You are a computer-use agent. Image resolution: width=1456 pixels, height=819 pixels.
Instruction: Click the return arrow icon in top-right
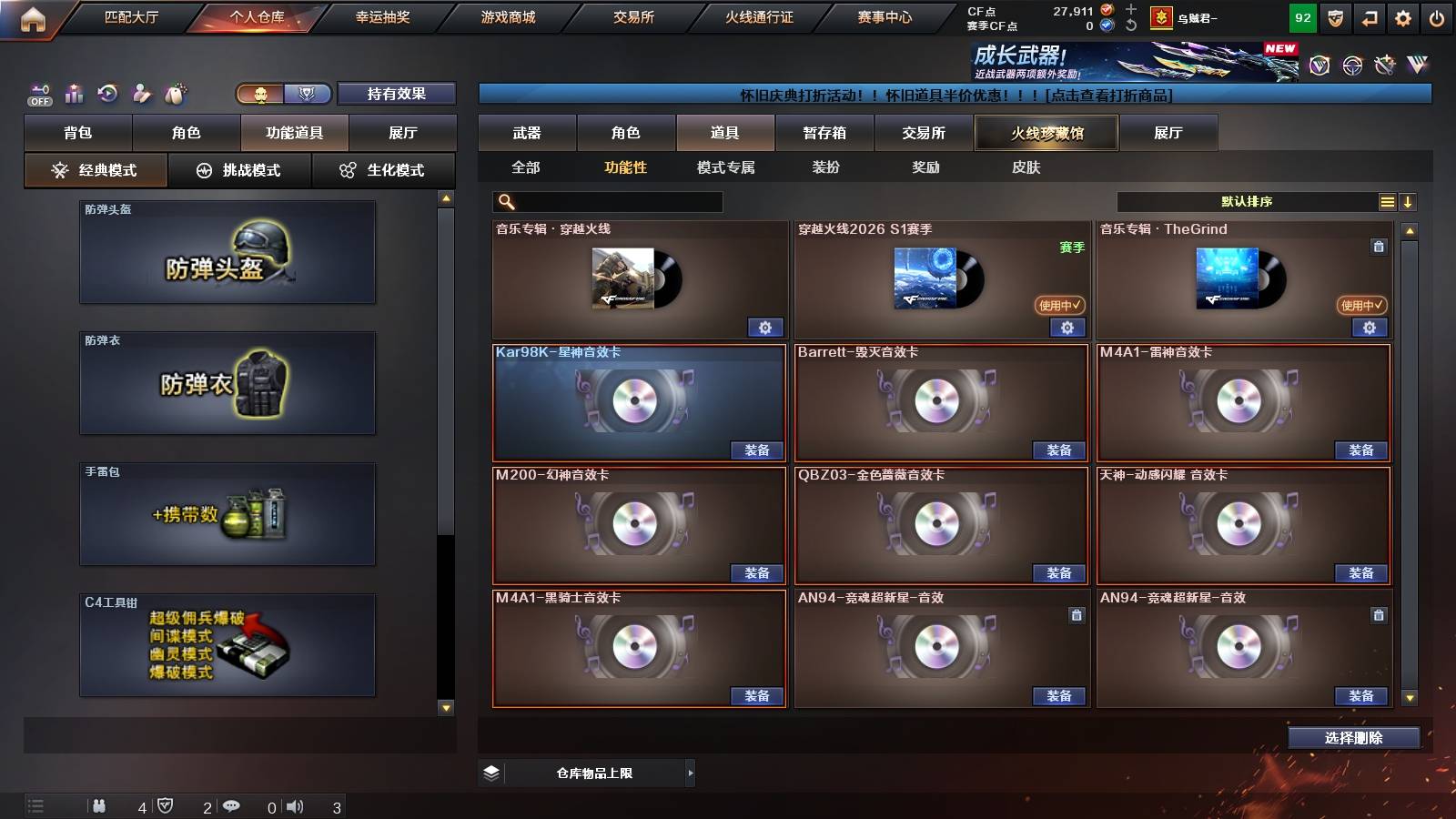(x=1368, y=16)
